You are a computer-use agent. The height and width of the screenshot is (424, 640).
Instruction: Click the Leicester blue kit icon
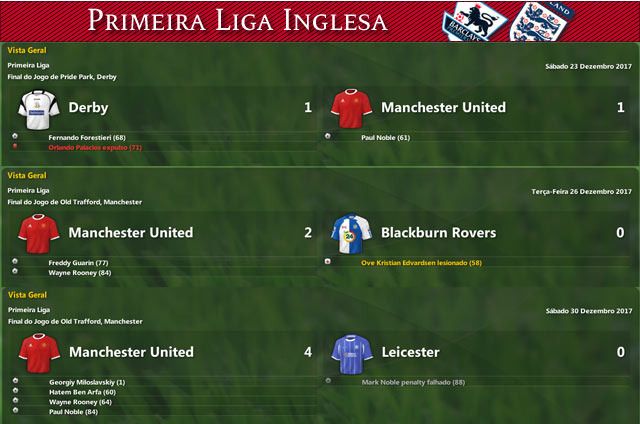[x=349, y=352]
